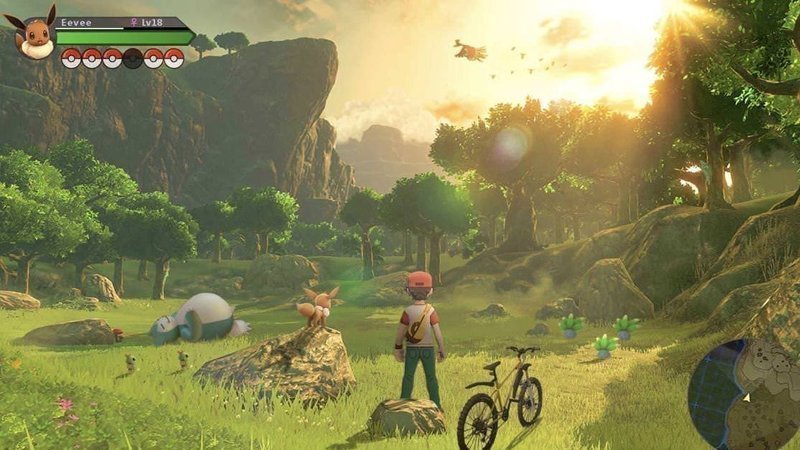Click the Eevee portrait icon

click(x=35, y=36)
